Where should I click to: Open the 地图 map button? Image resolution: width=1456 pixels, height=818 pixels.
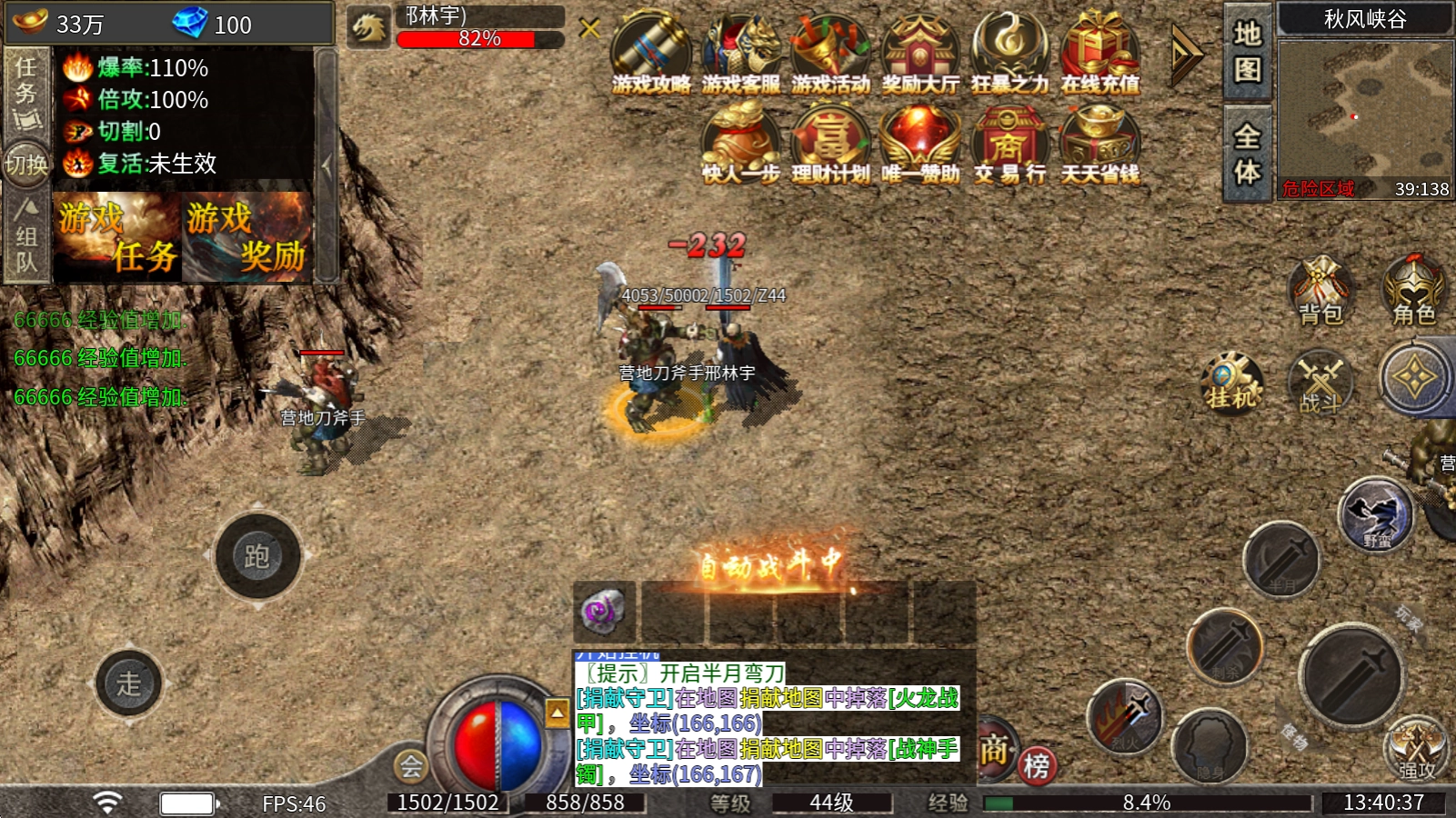click(x=1247, y=51)
